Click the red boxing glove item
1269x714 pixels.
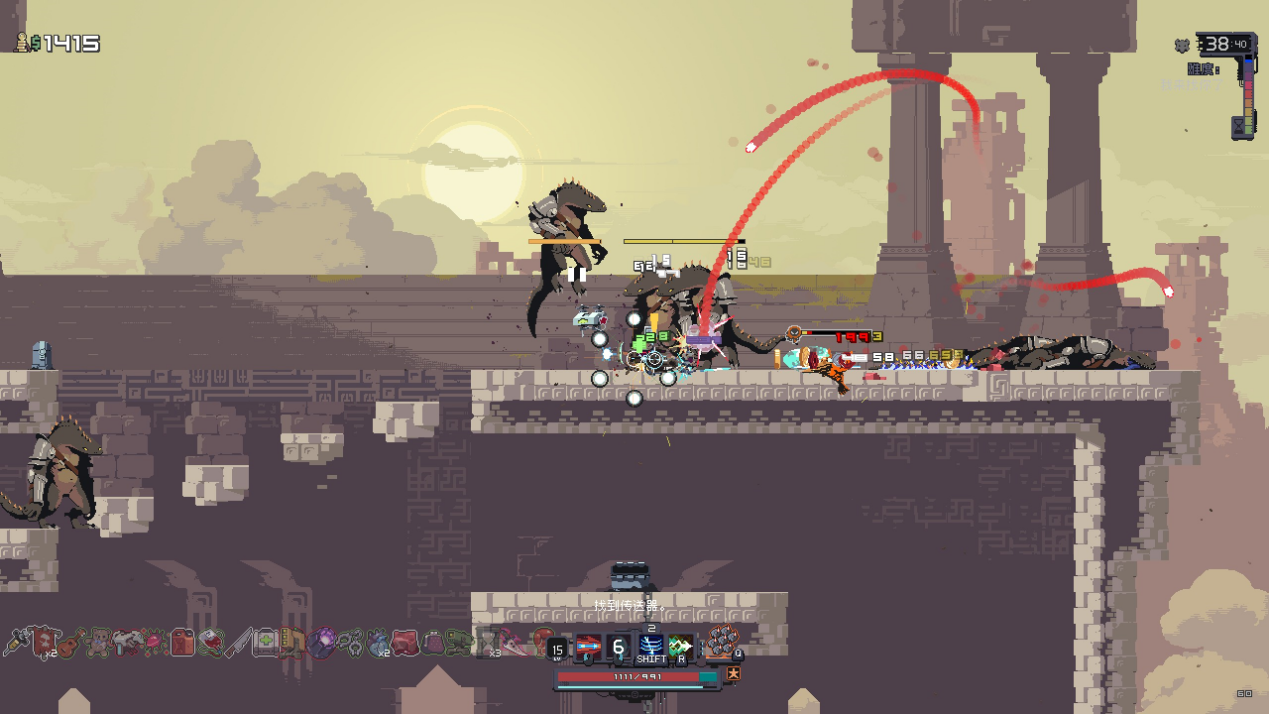pos(543,640)
